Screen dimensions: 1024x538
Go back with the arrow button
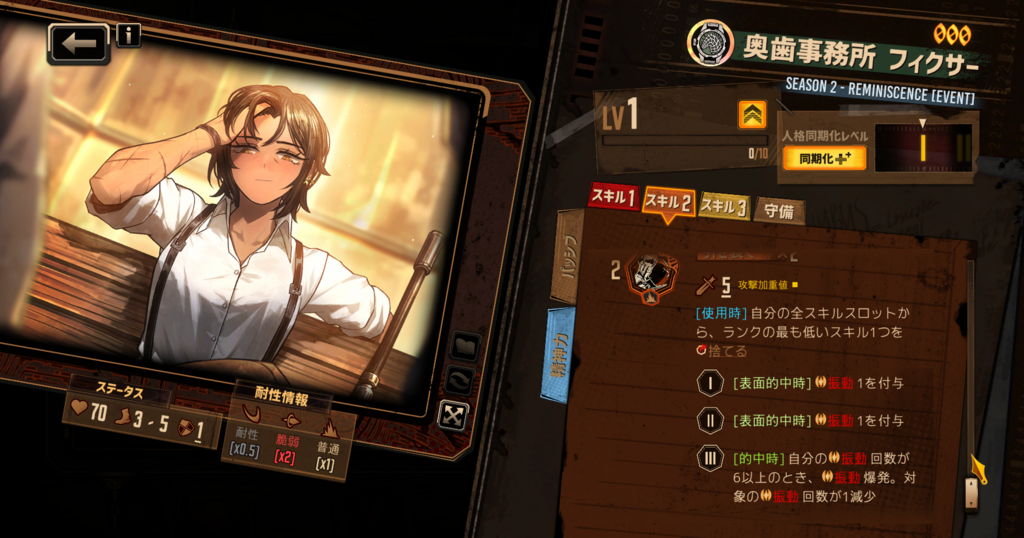78,44
